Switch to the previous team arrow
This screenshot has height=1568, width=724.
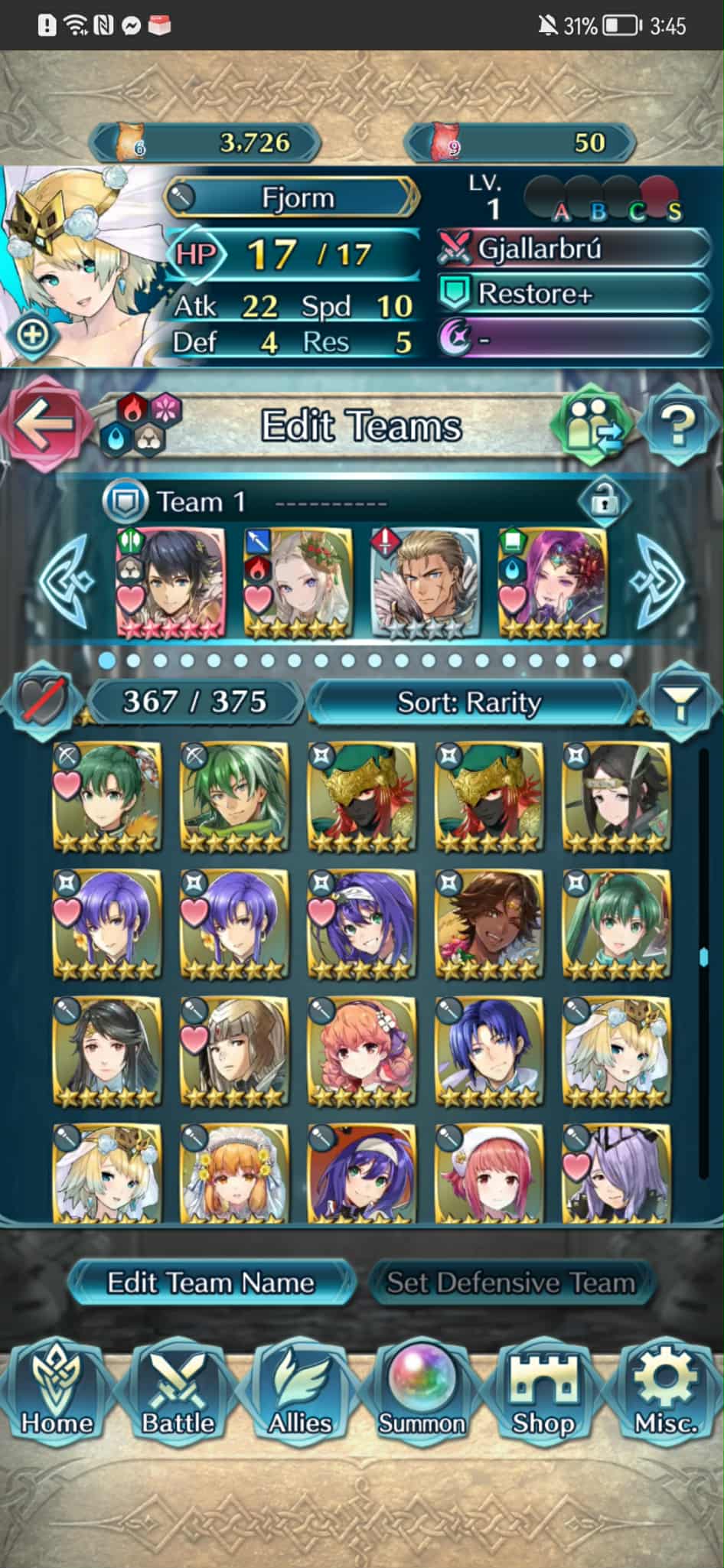69,582
